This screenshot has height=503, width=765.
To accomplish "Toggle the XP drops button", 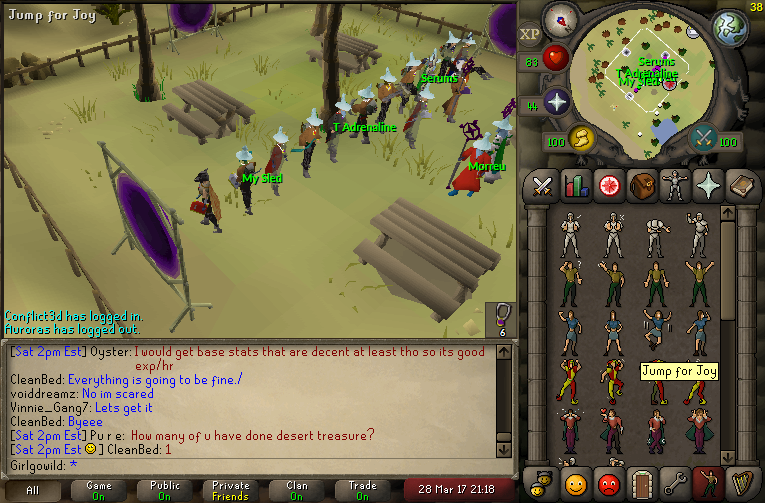I will coord(530,34).
